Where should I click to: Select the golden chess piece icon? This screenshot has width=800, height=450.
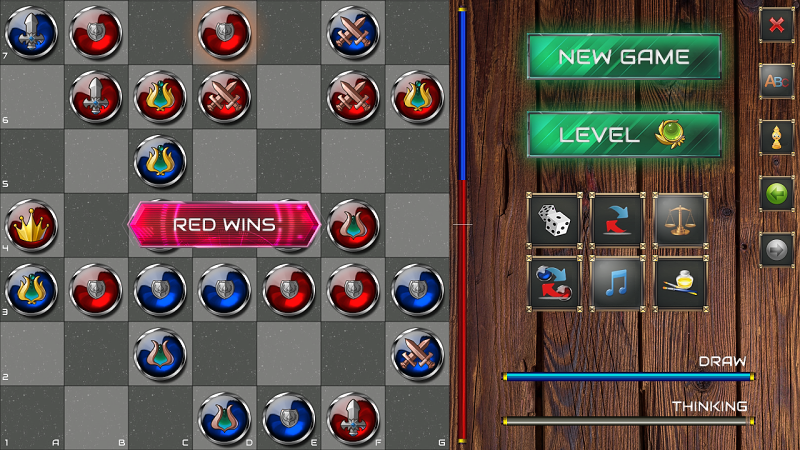(x=776, y=137)
